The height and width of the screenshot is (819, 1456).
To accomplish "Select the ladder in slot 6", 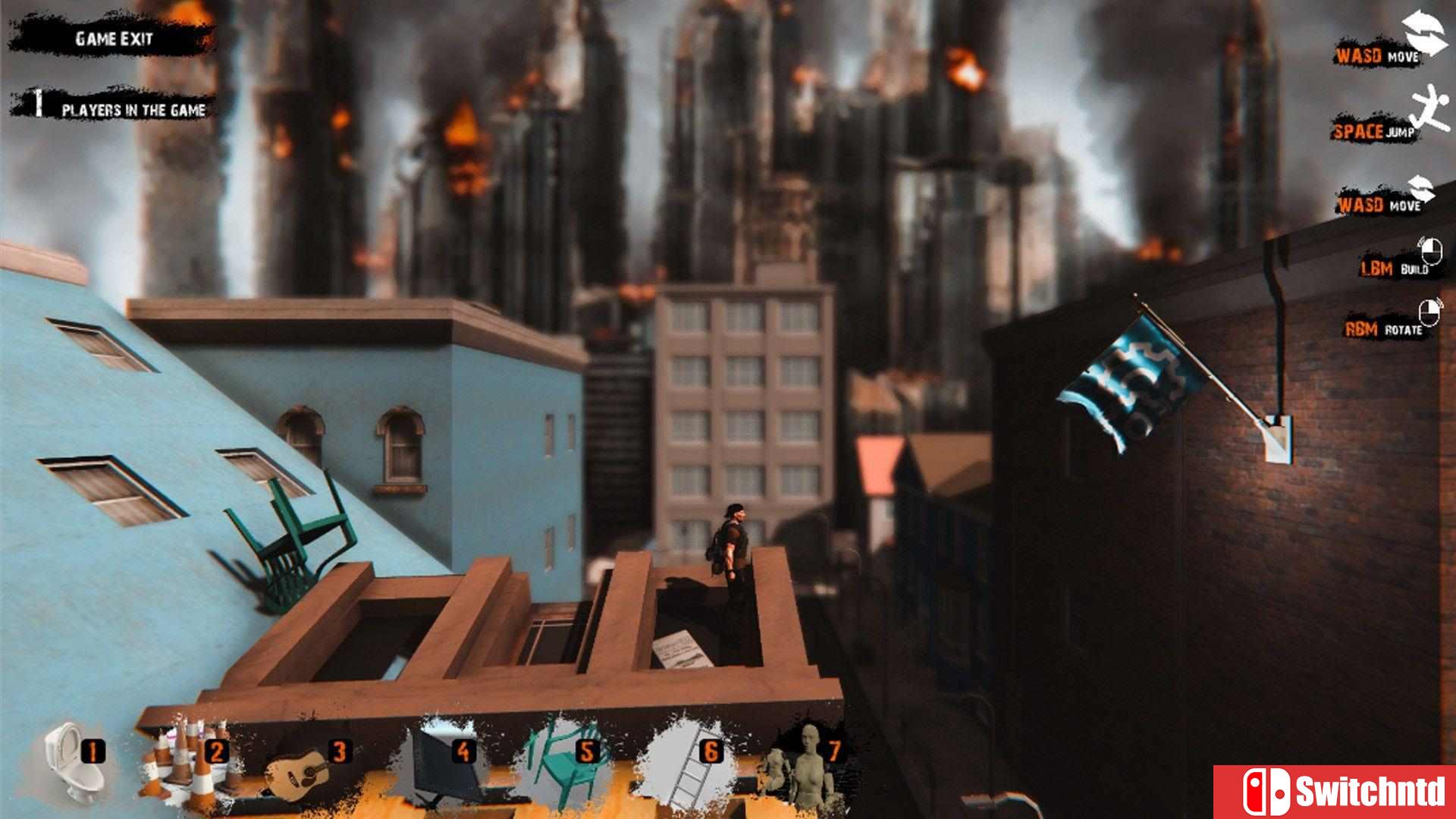I will pos(686,766).
